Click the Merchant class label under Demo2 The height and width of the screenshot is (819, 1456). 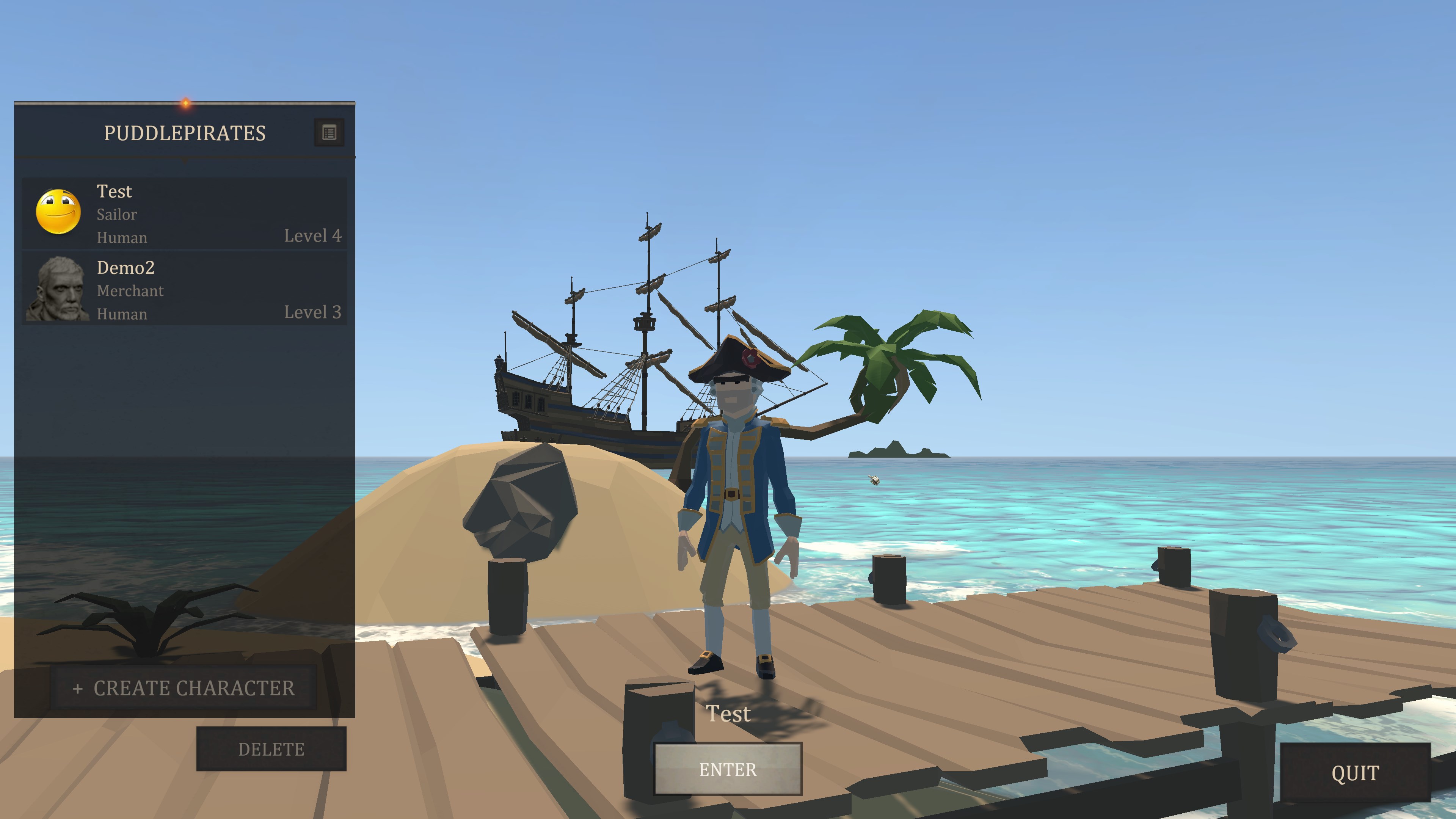(130, 290)
